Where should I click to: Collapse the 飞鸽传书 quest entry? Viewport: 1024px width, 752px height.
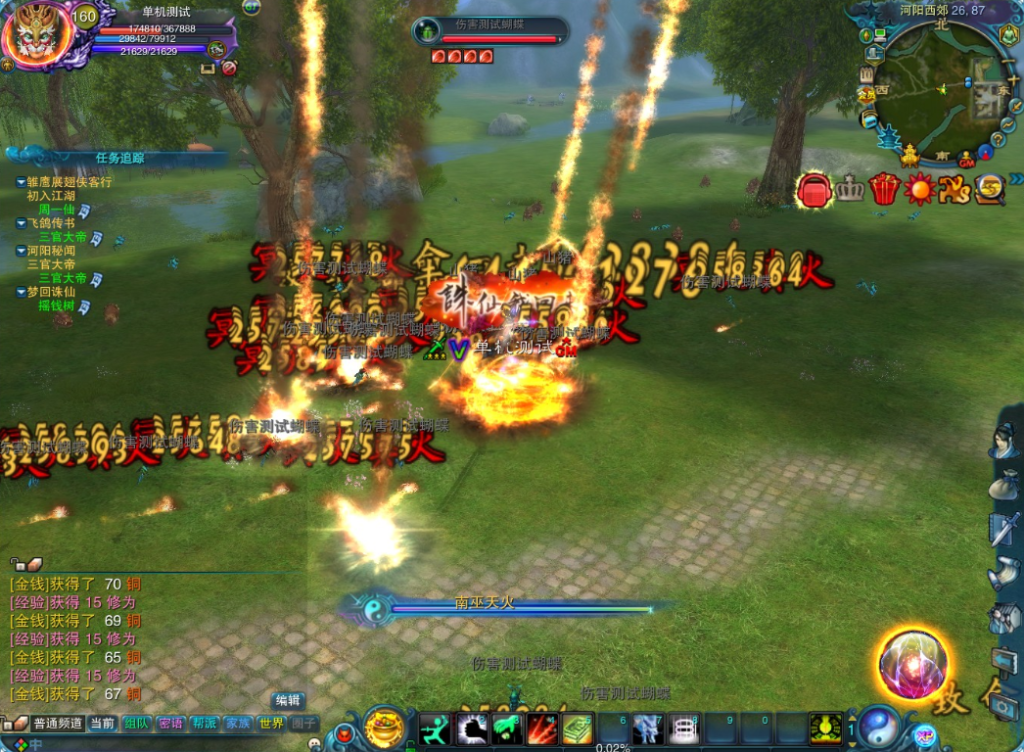(x=21, y=224)
